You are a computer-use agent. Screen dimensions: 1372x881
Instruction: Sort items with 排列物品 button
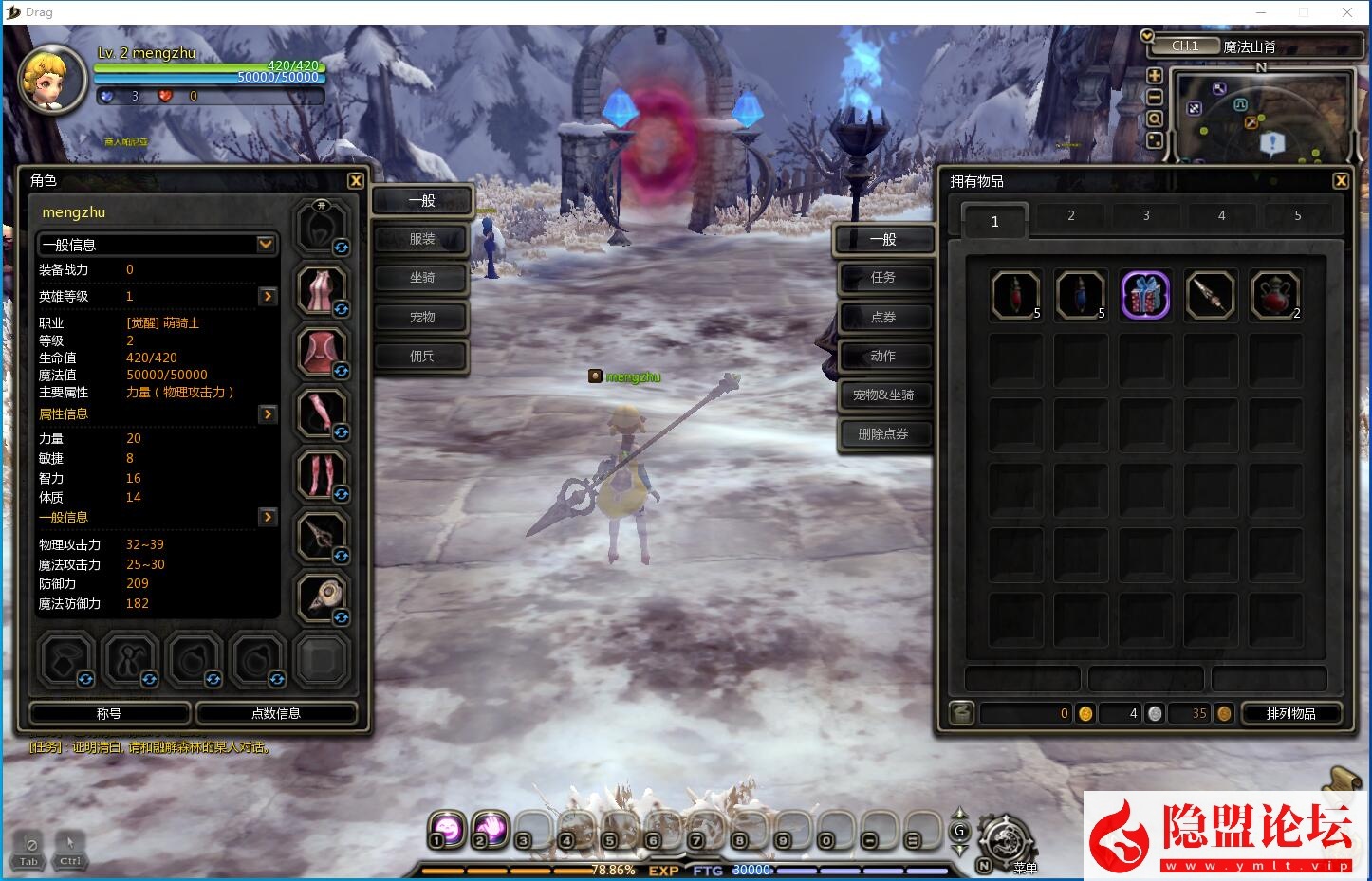1290,713
